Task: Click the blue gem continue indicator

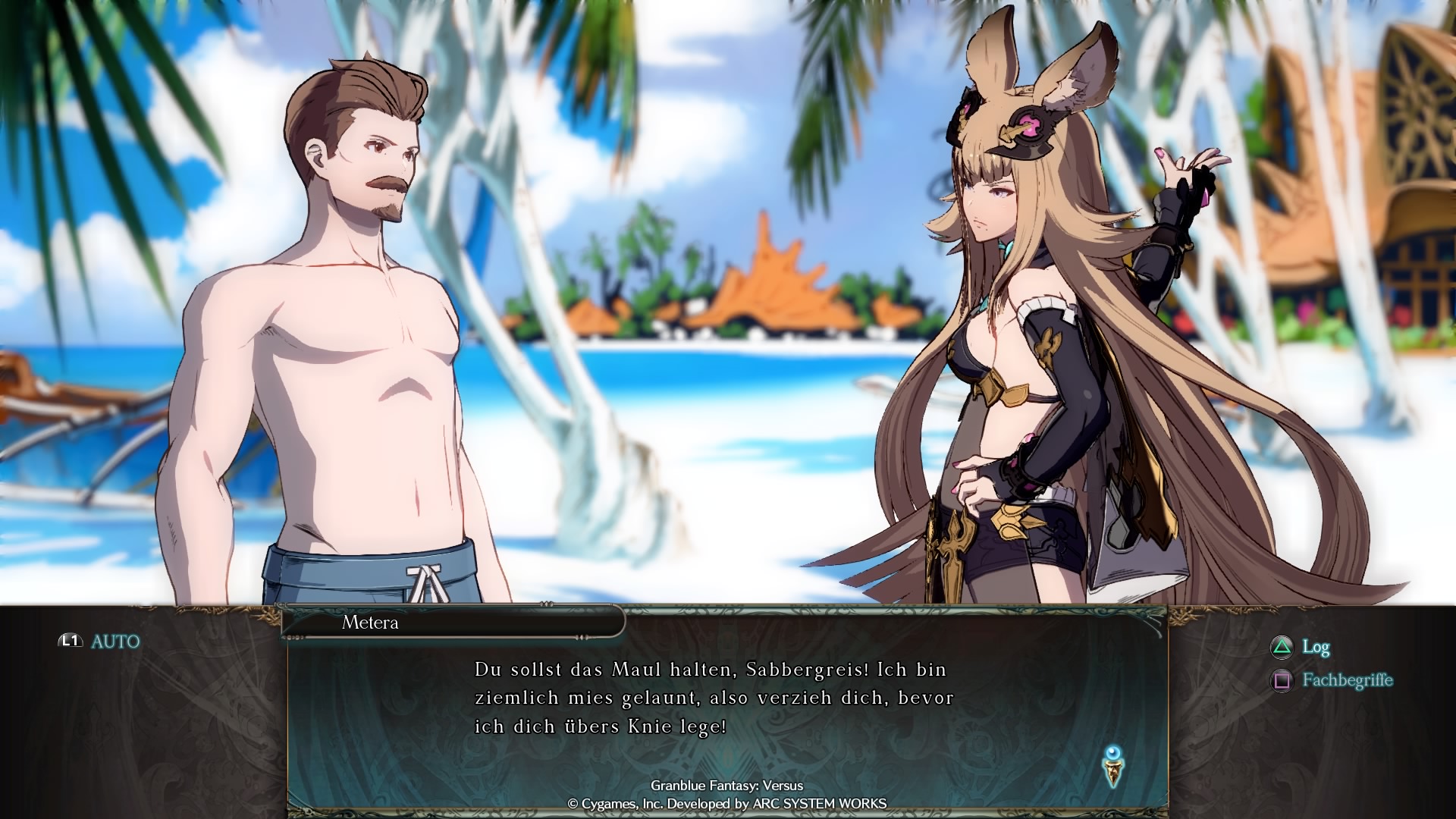Action: pyautogui.click(x=1113, y=765)
